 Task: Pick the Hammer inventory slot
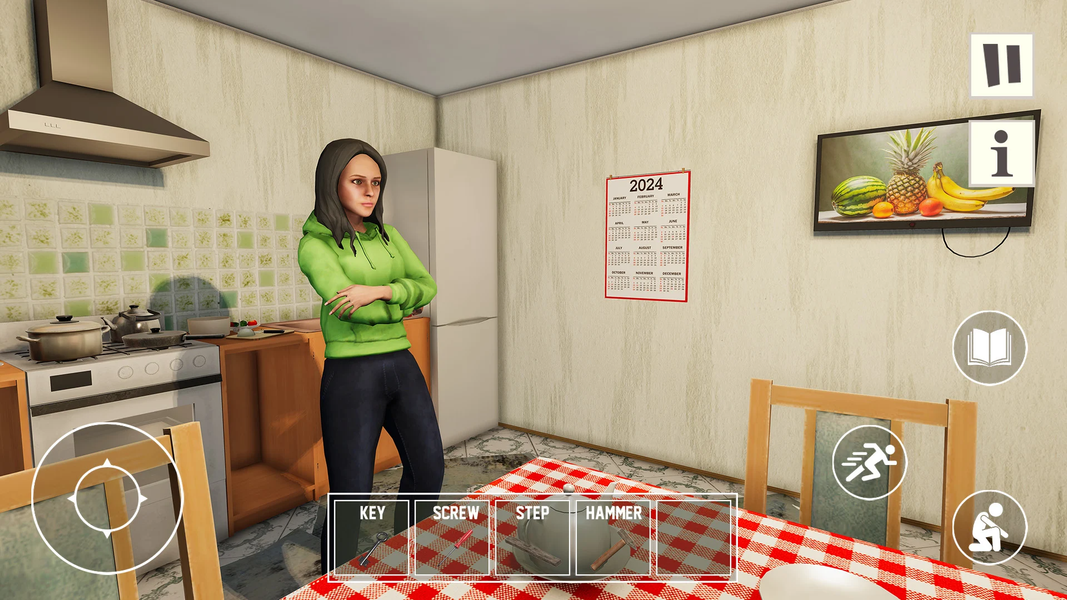(614, 537)
